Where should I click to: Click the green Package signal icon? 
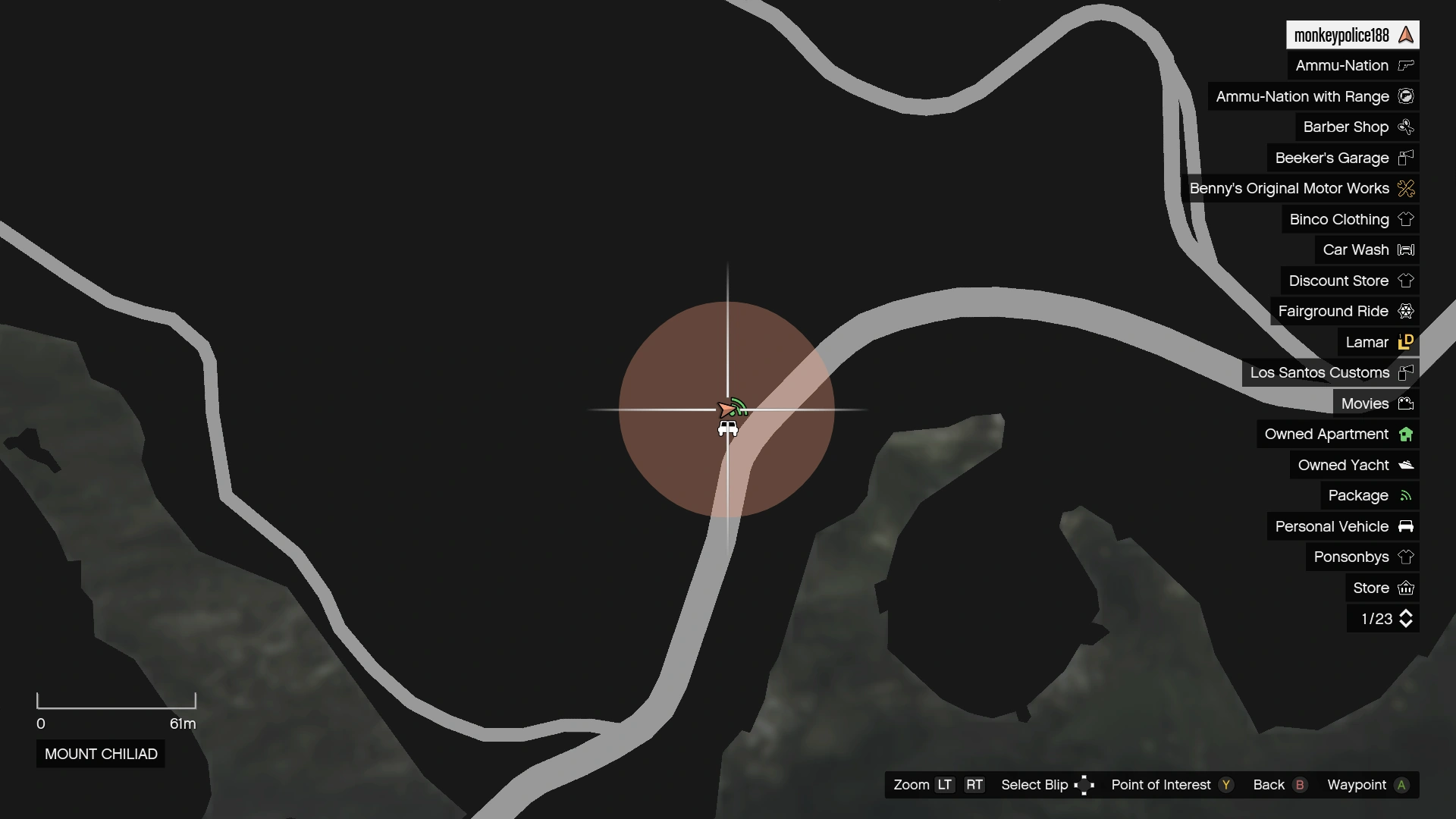(x=1407, y=495)
